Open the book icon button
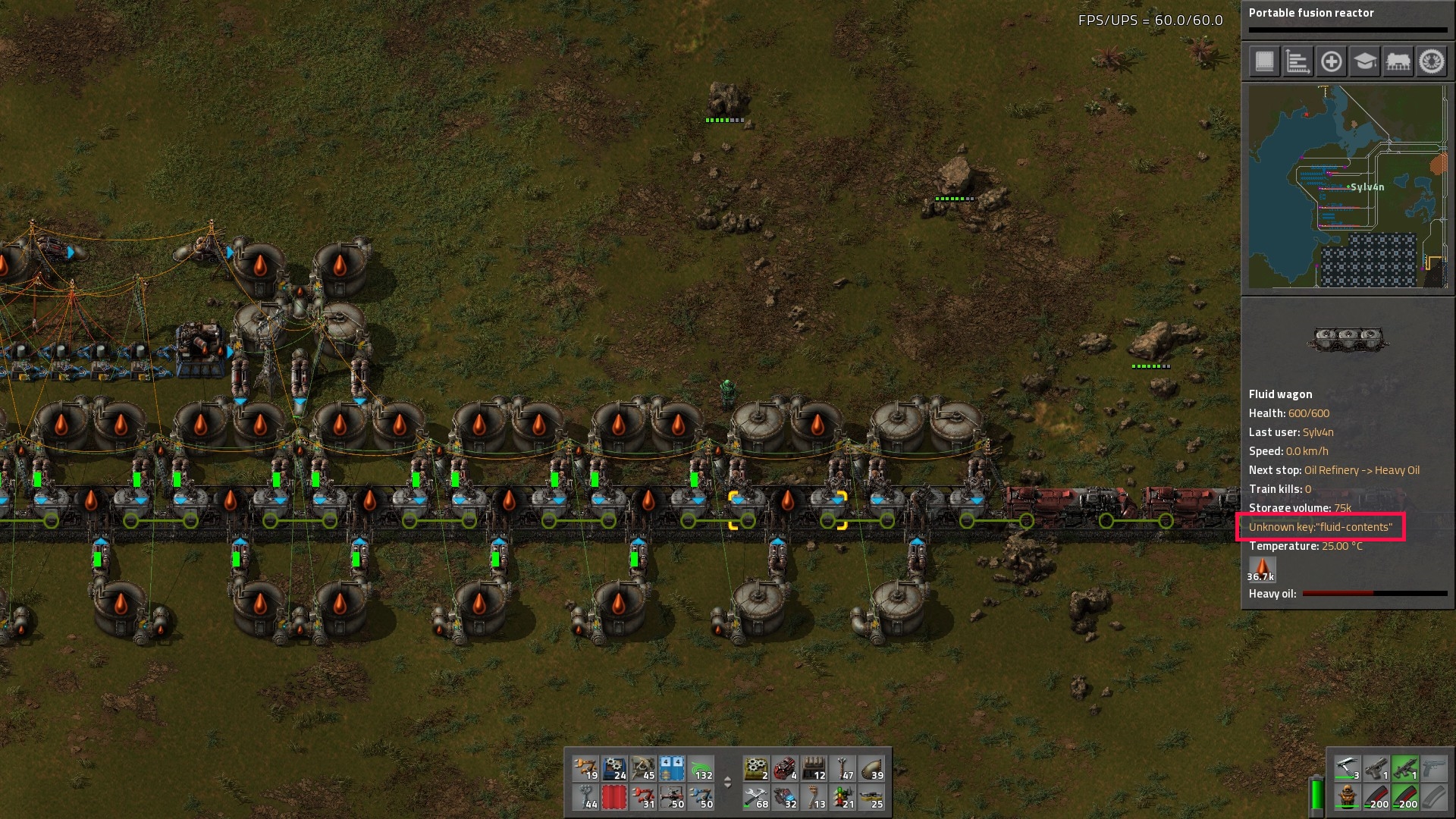 coord(1264,61)
